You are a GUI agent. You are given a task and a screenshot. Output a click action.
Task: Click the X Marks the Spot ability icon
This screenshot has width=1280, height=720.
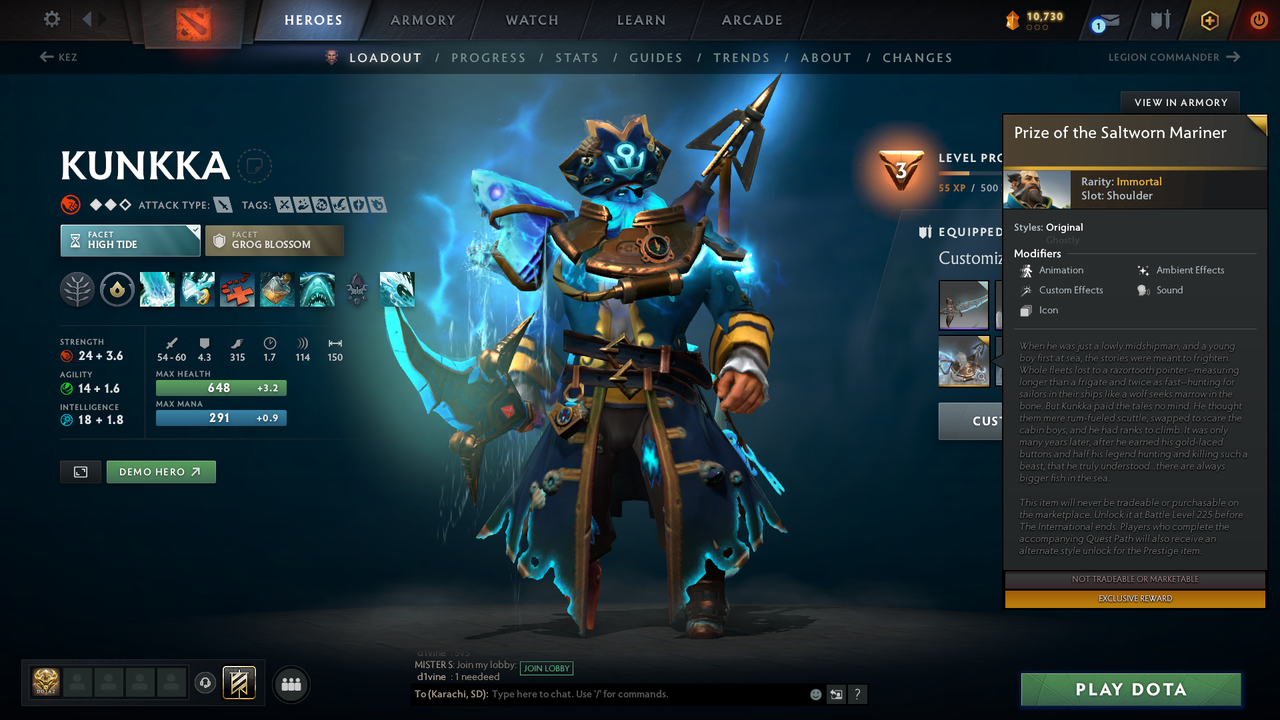click(237, 289)
